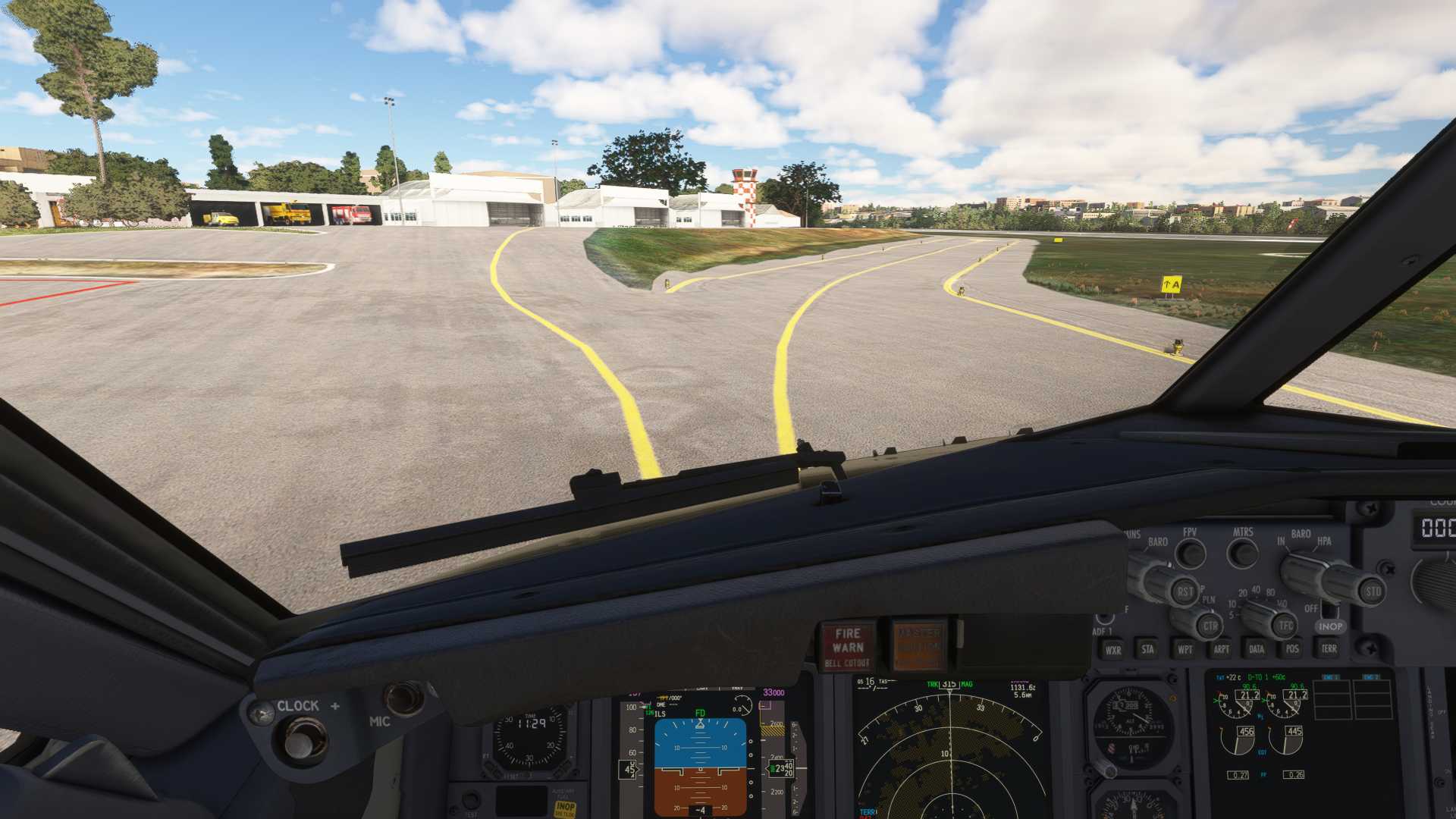
Task: Push the CTR button on the mode selector
Action: (x=1210, y=626)
